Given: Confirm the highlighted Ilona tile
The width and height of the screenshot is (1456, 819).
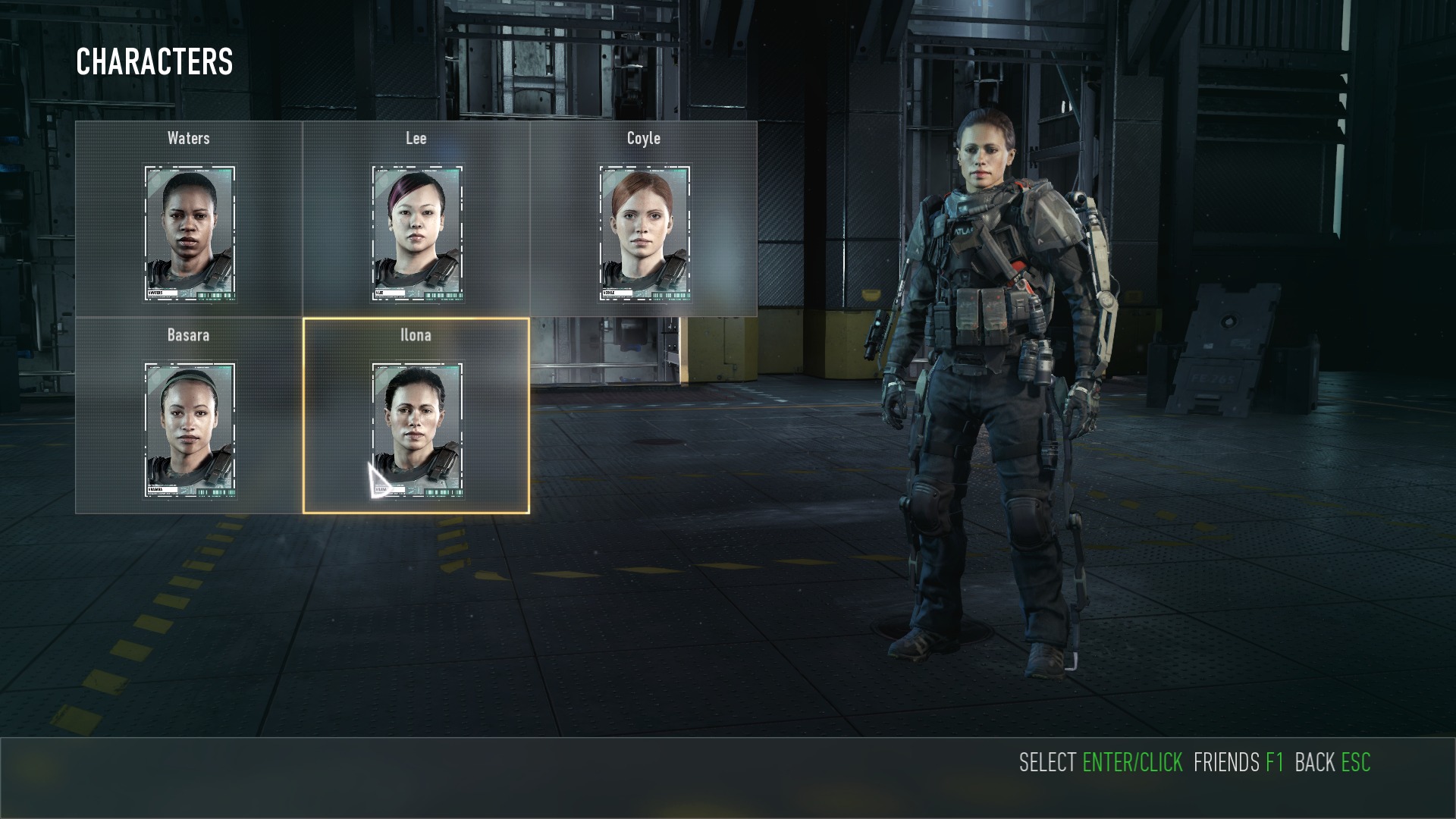Looking at the screenshot, I should [416, 417].
